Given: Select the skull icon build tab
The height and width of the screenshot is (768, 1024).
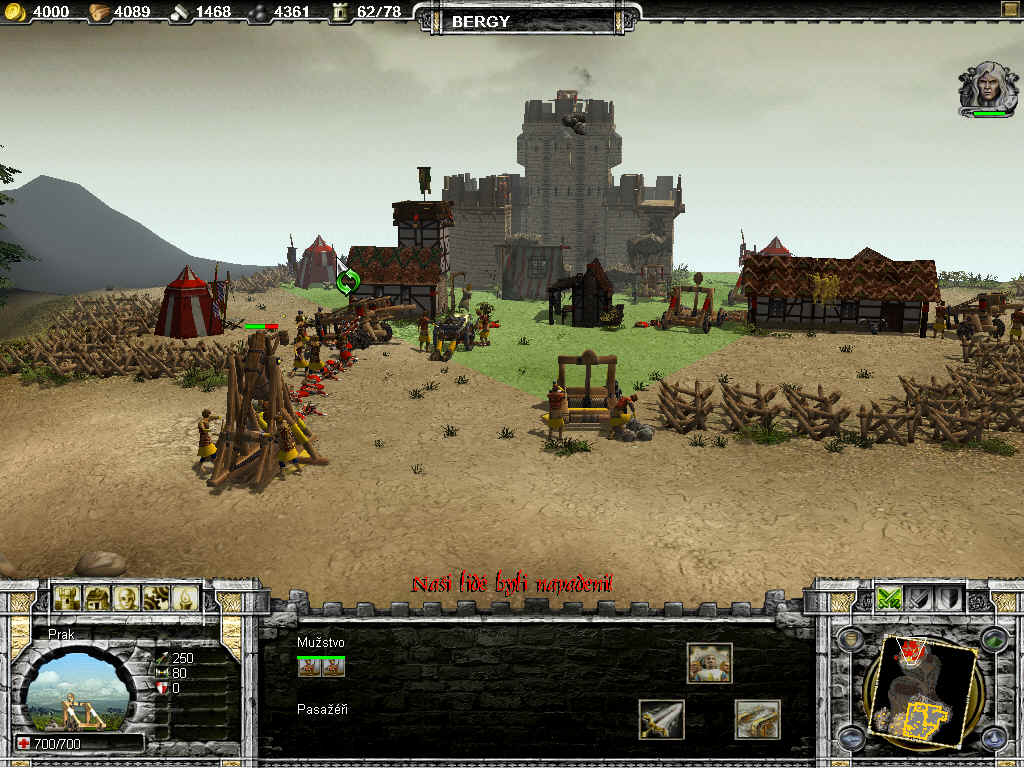Looking at the screenshot, I should click(126, 598).
